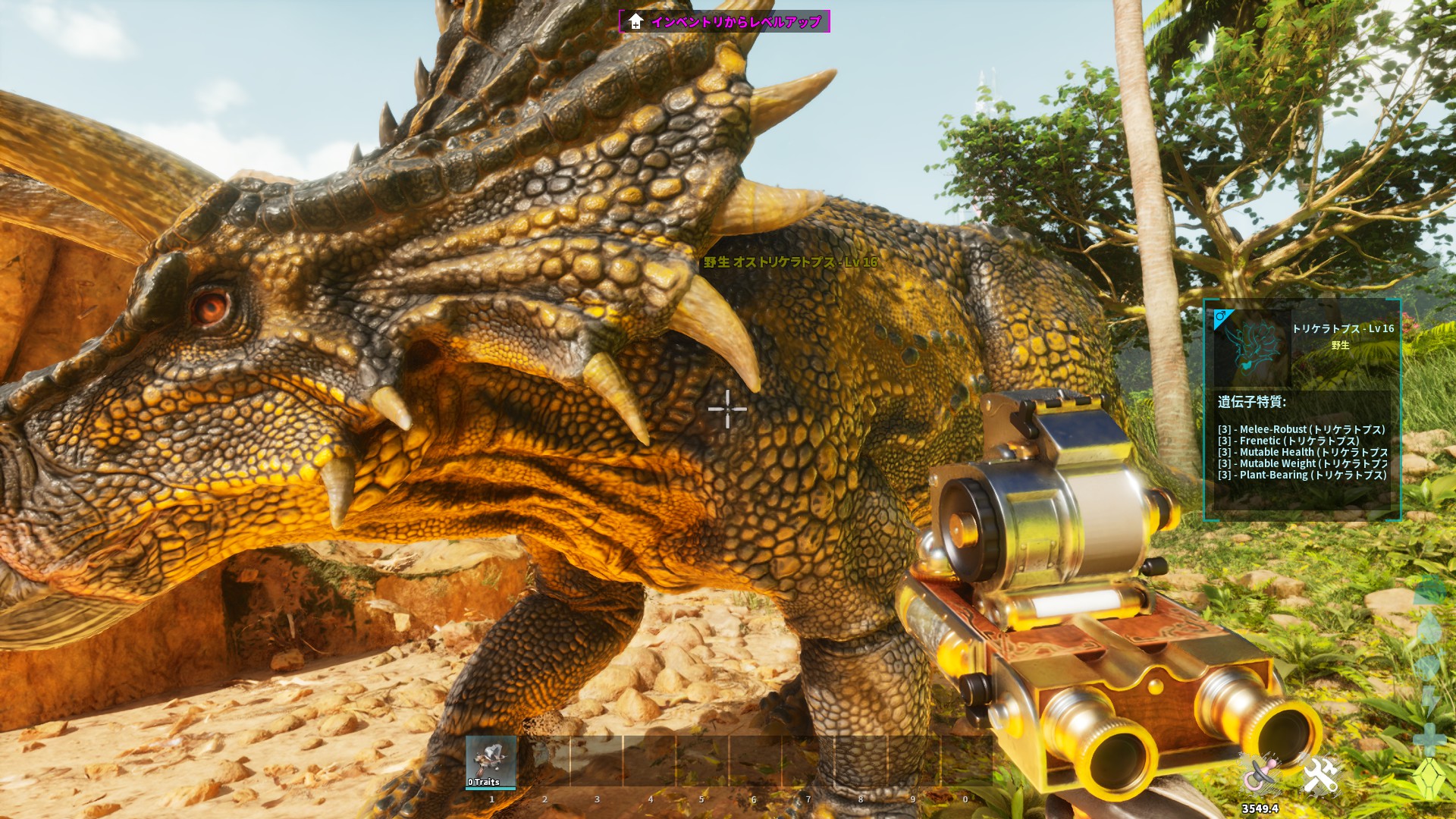This screenshot has width=1456, height=819.
Task: Choose the Mutable Health trait row
Action: click(1302, 452)
